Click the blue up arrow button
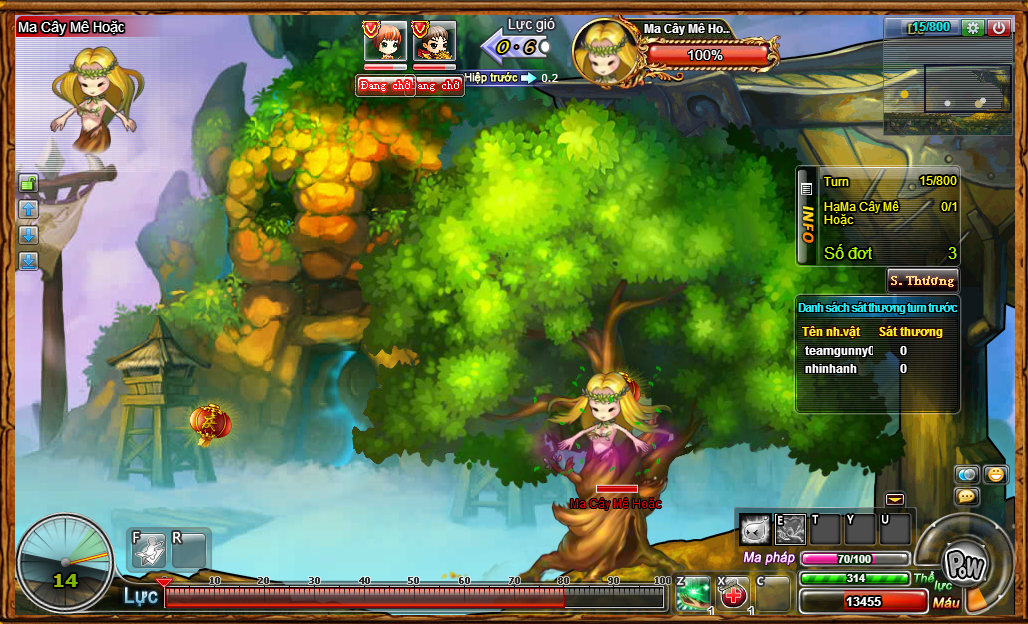1028x624 pixels. pos(28,209)
